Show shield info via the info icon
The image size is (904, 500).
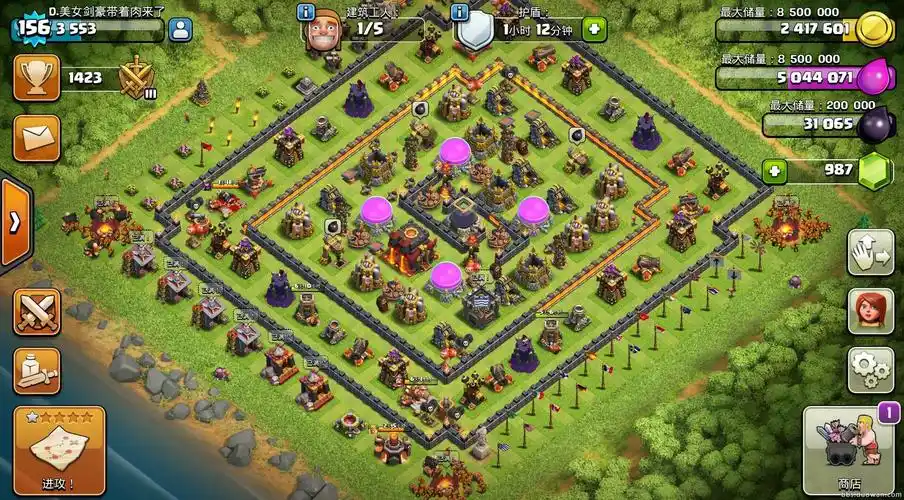tap(460, 12)
